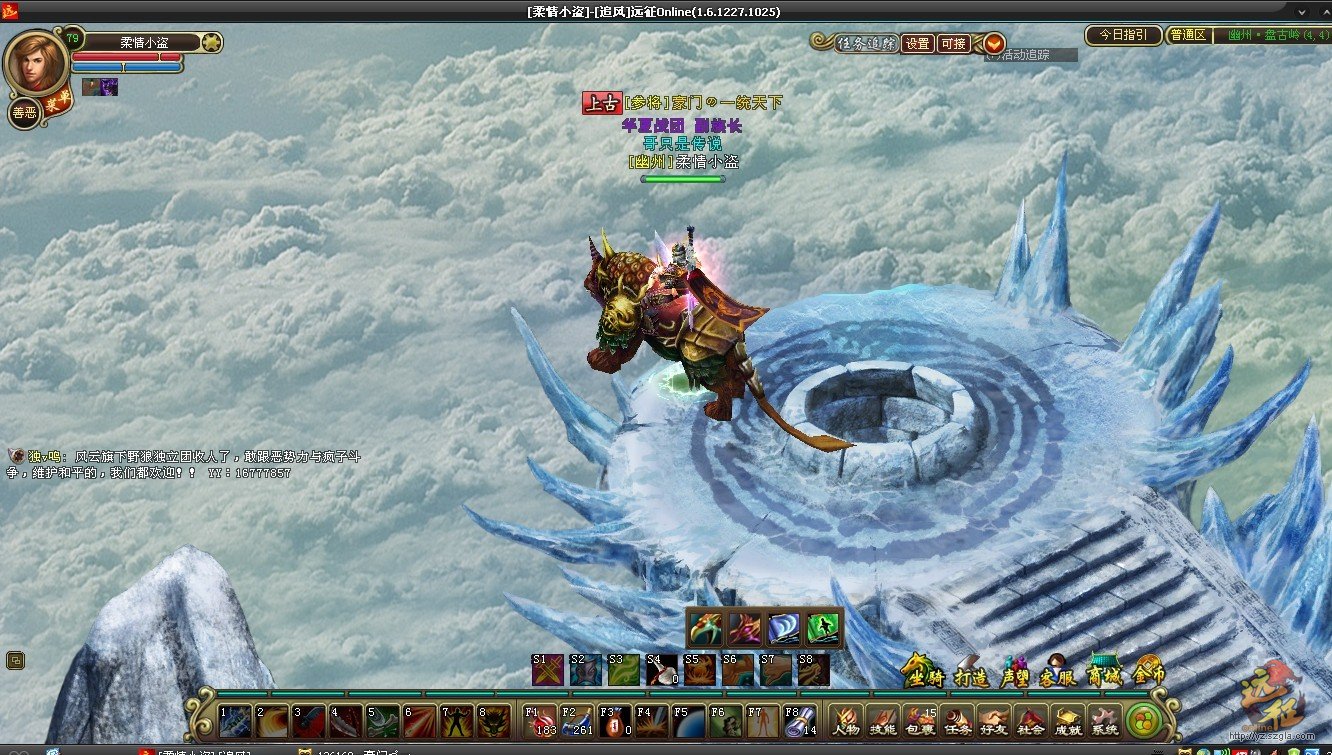Open the 任务 quest log

click(x=957, y=720)
